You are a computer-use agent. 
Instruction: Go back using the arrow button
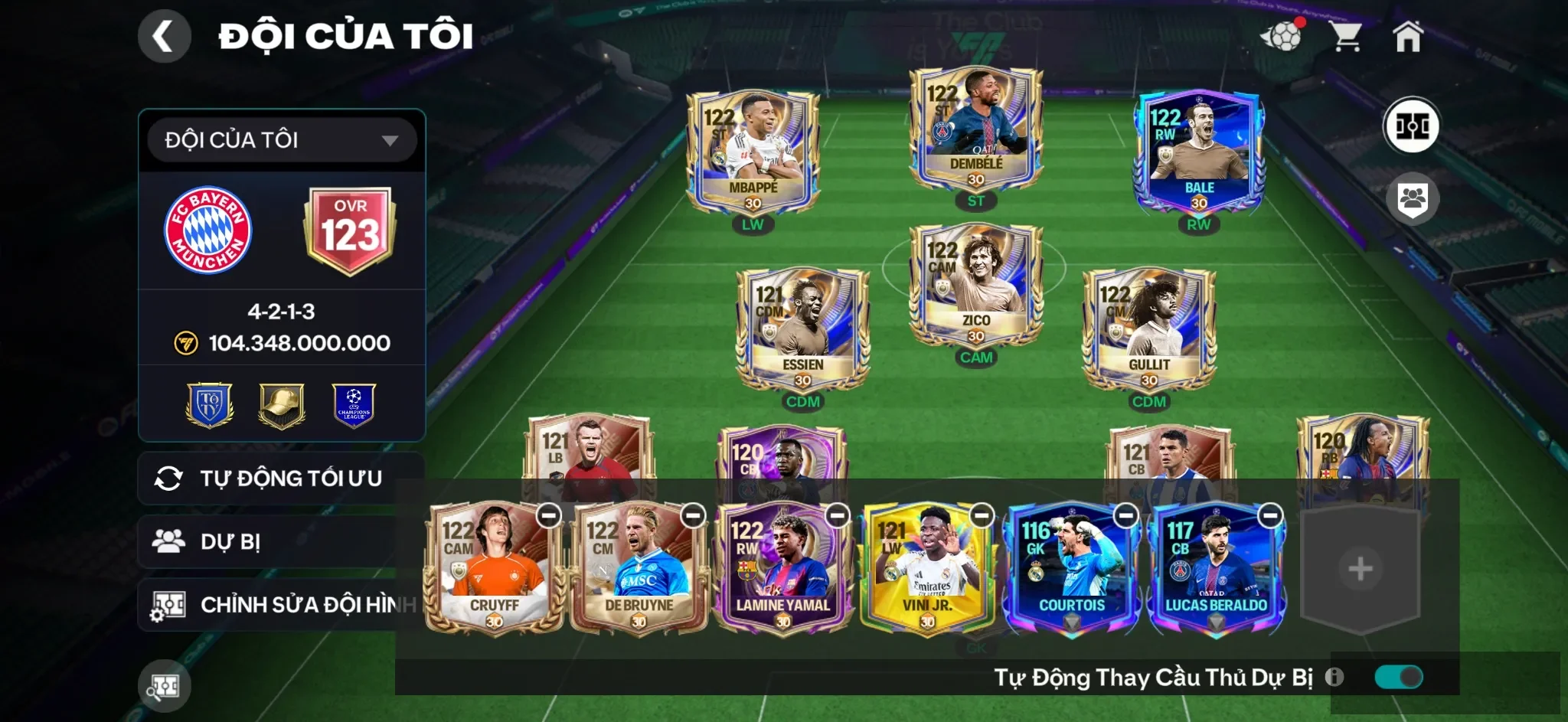click(x=164, y=36)
